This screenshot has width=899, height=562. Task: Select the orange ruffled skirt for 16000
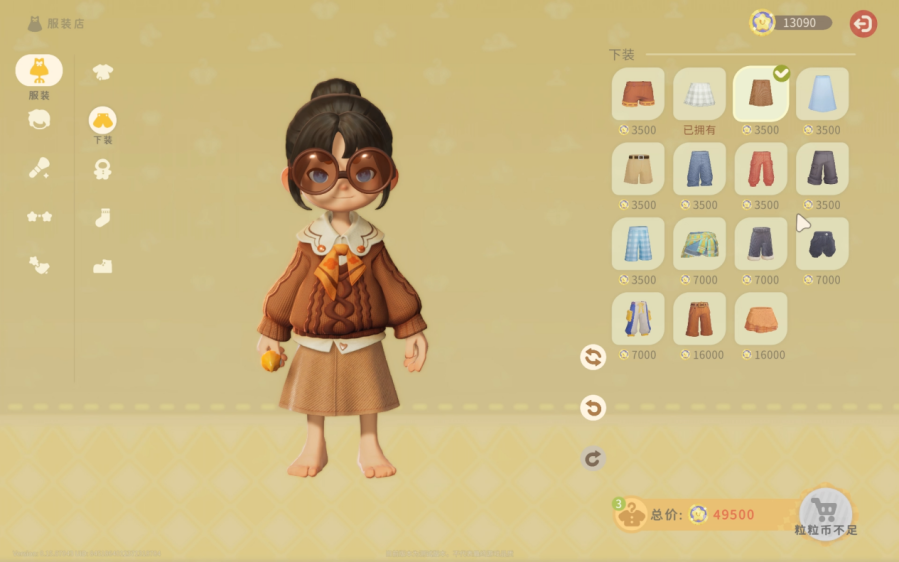tap(761, 319)
